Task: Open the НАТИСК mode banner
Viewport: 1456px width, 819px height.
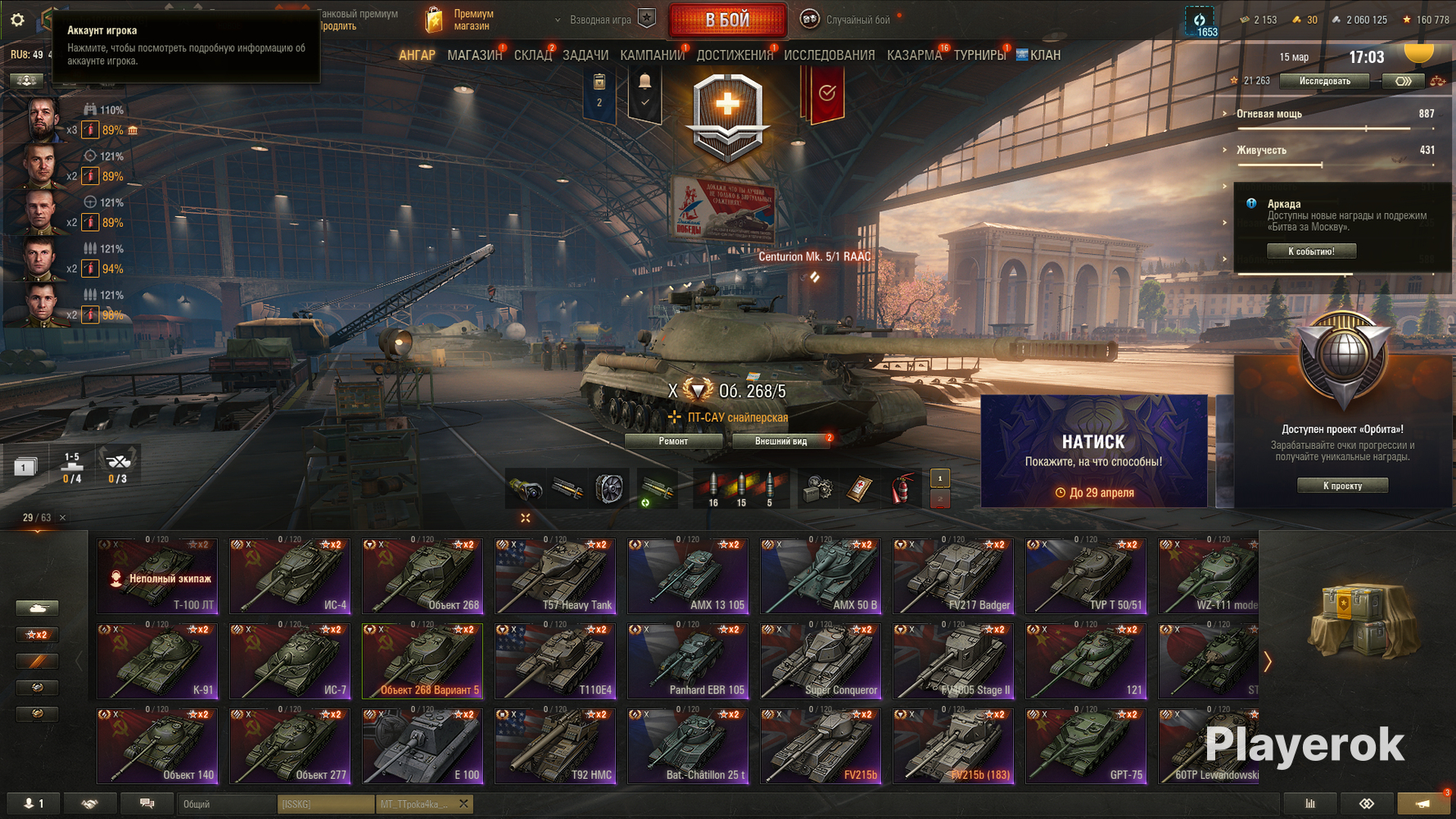Action: coord(1093,451)
